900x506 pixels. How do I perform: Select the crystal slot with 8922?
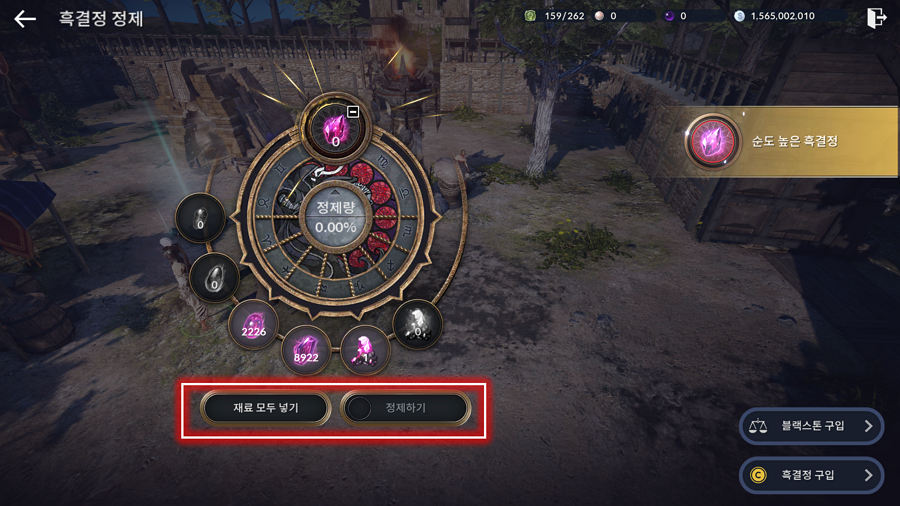[x=306, y=349]
